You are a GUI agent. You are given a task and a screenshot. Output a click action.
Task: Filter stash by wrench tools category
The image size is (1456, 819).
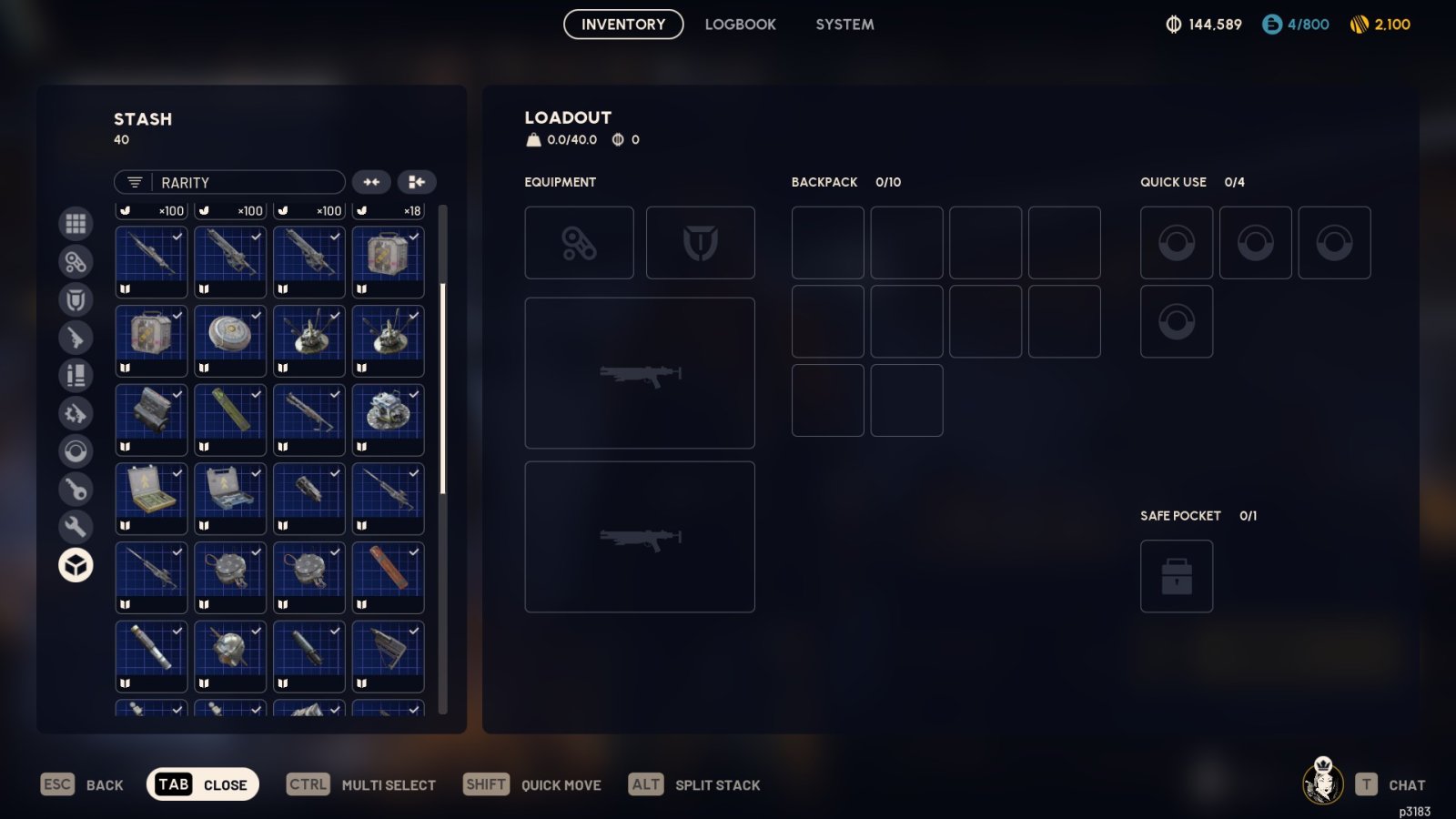tap(76, 527)
